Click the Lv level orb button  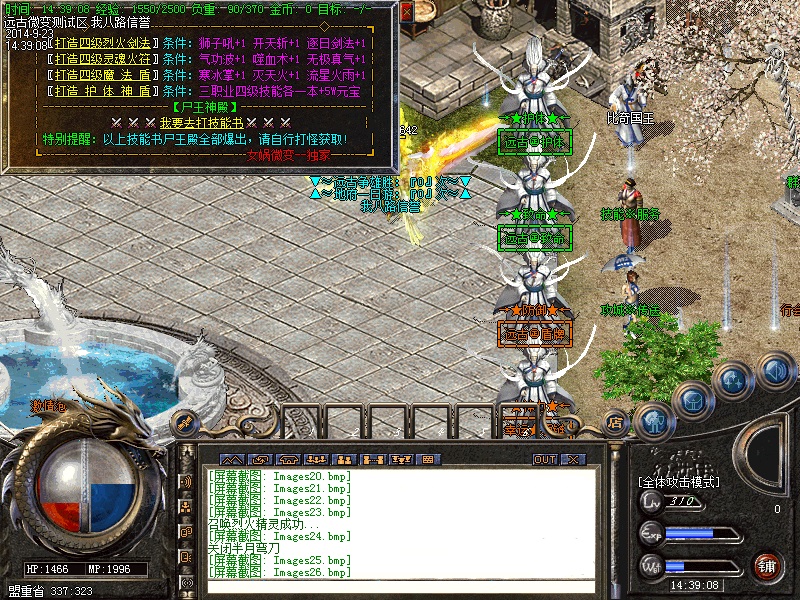pos(651,502)
